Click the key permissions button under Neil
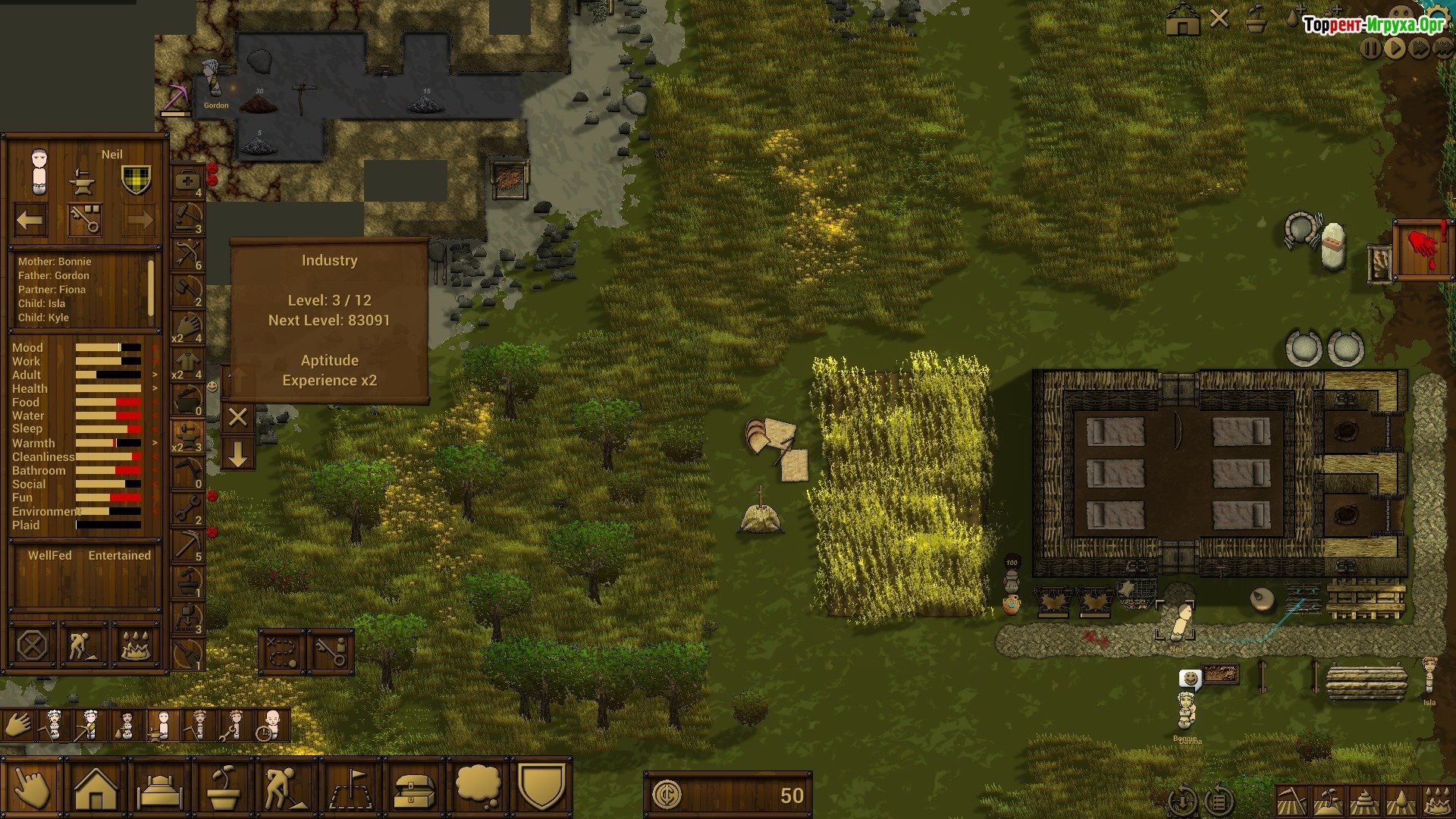This screenshot has width=1456, height=819. pyautogui.click(x=85, y=220)
